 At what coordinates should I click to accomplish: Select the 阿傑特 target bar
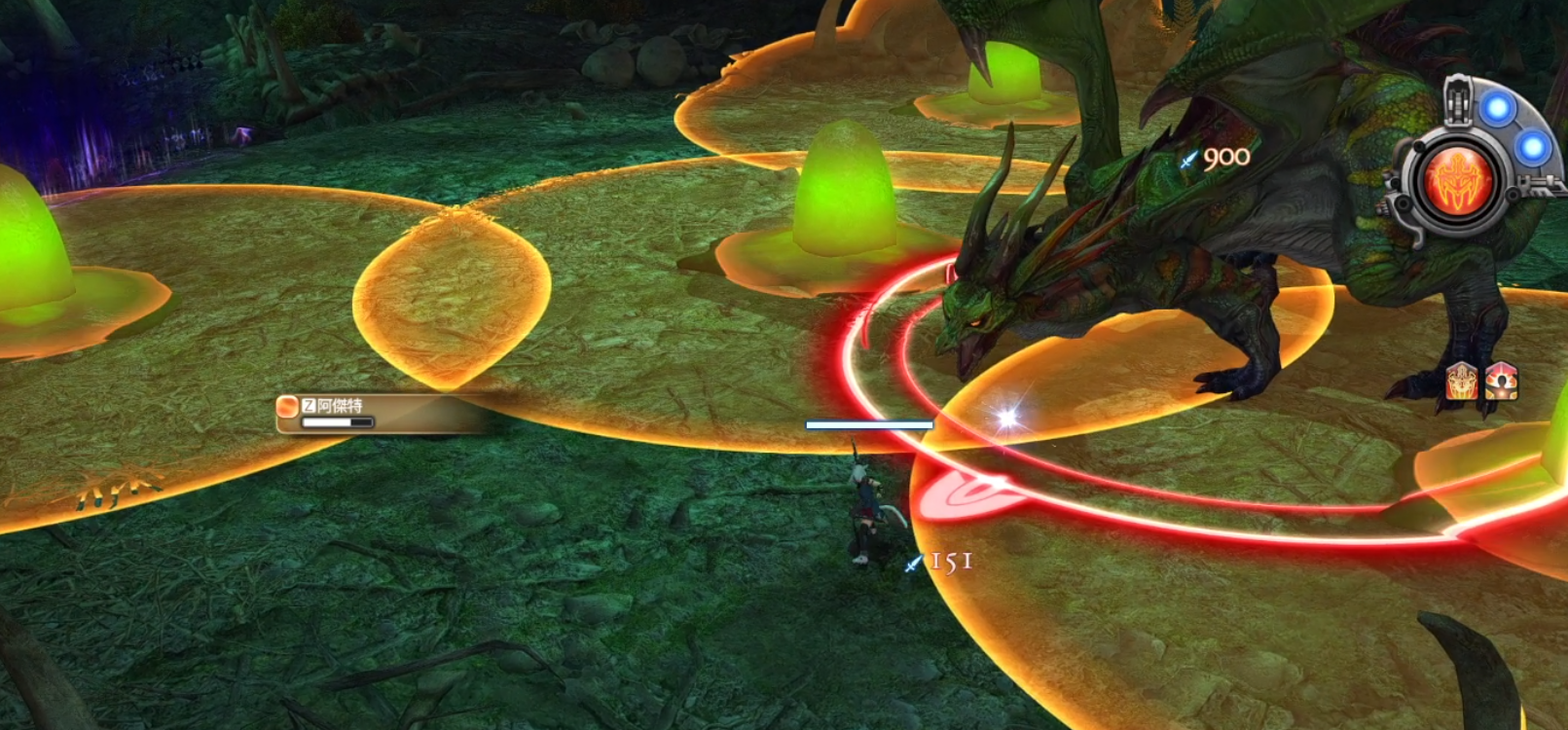[338, 413]
